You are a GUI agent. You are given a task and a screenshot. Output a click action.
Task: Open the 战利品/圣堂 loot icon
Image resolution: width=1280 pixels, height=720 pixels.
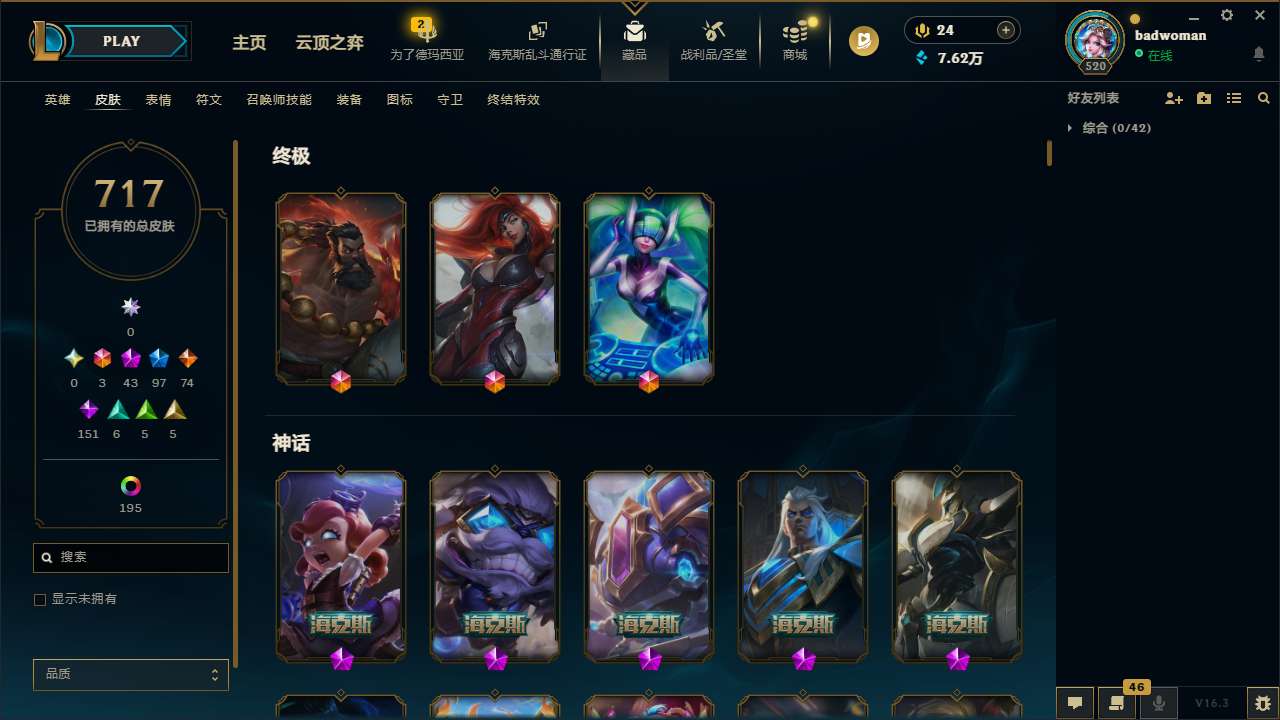click(x=713, y=40)
